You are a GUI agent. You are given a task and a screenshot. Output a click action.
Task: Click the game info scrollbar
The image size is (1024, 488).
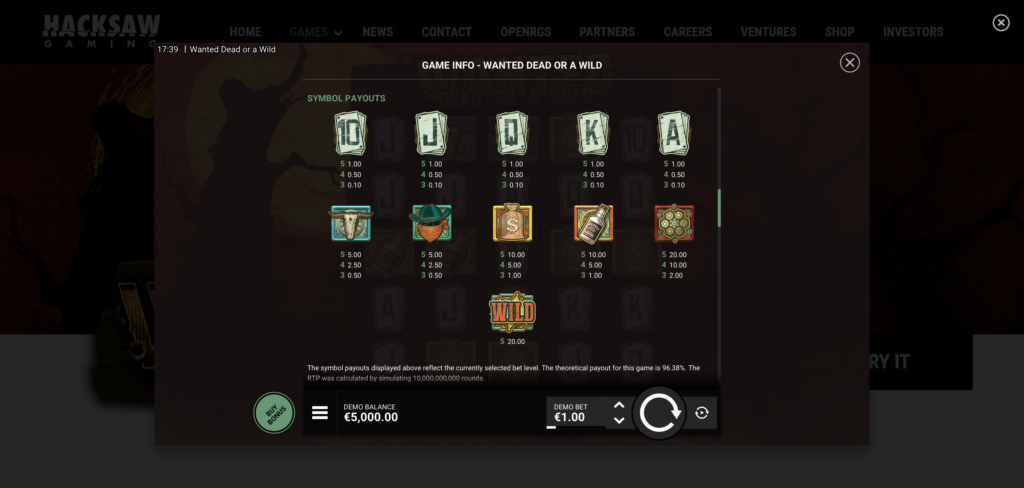719,207
